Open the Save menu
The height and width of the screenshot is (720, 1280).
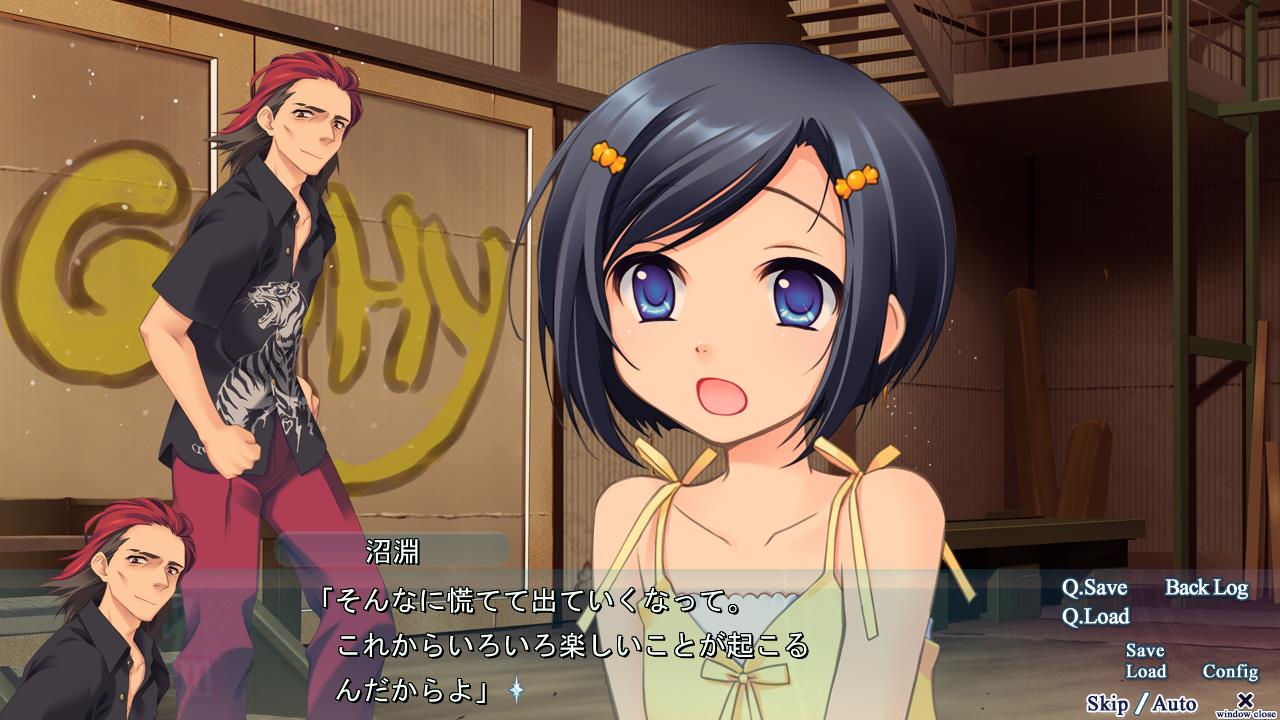(1145, 651)
